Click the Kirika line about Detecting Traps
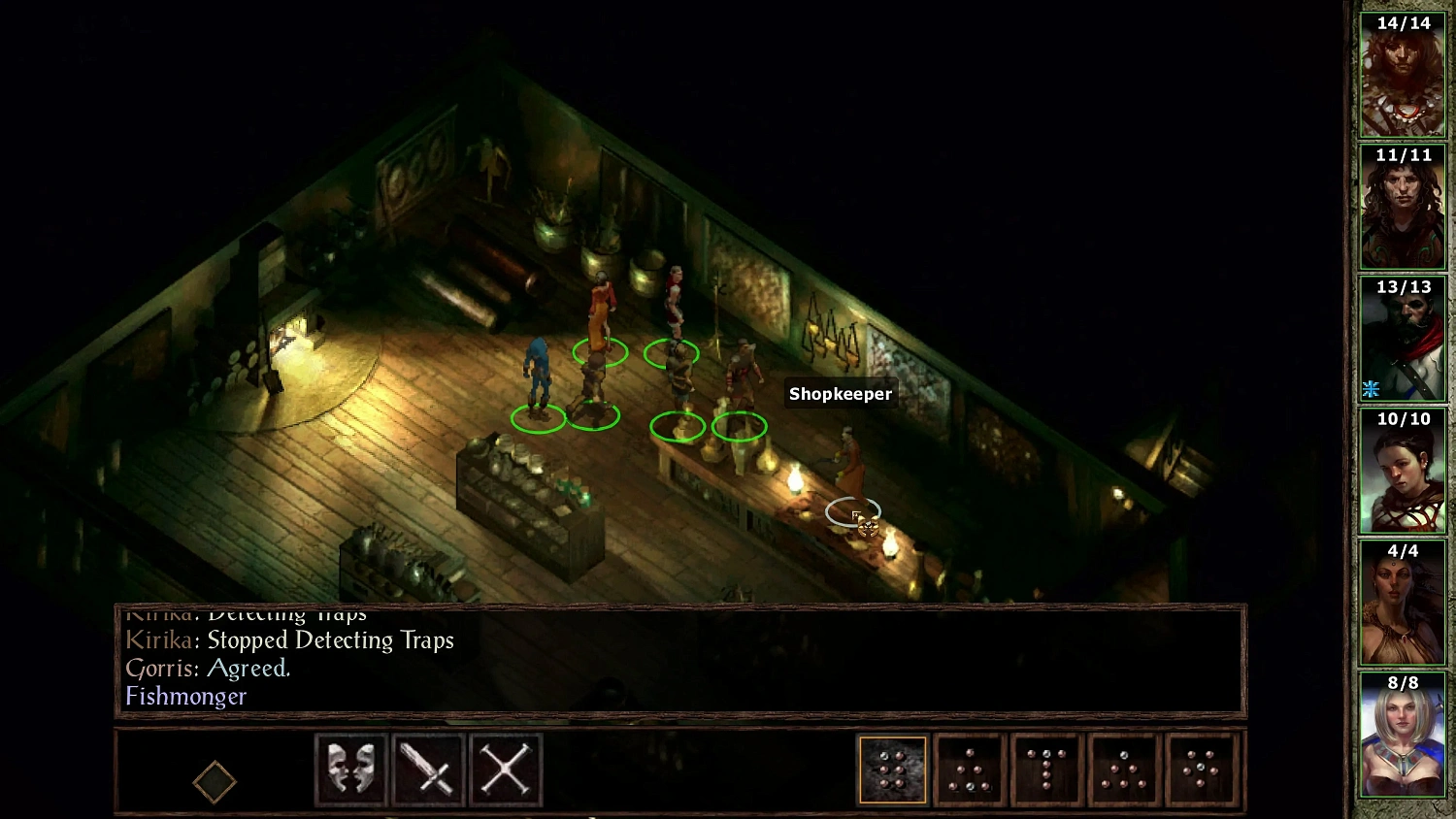1456x819 pixels. pos(291,640)
